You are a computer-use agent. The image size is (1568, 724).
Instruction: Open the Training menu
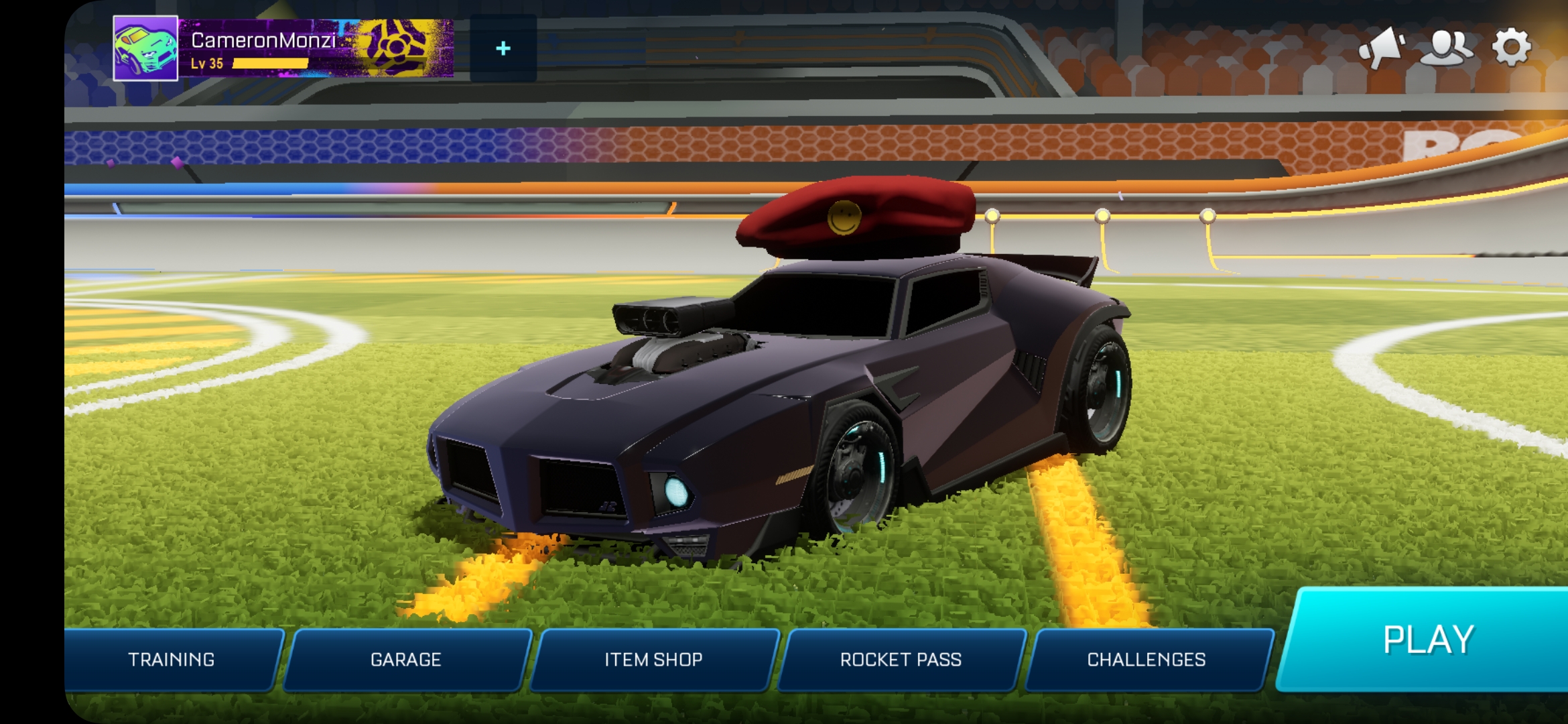click(172, 660)
